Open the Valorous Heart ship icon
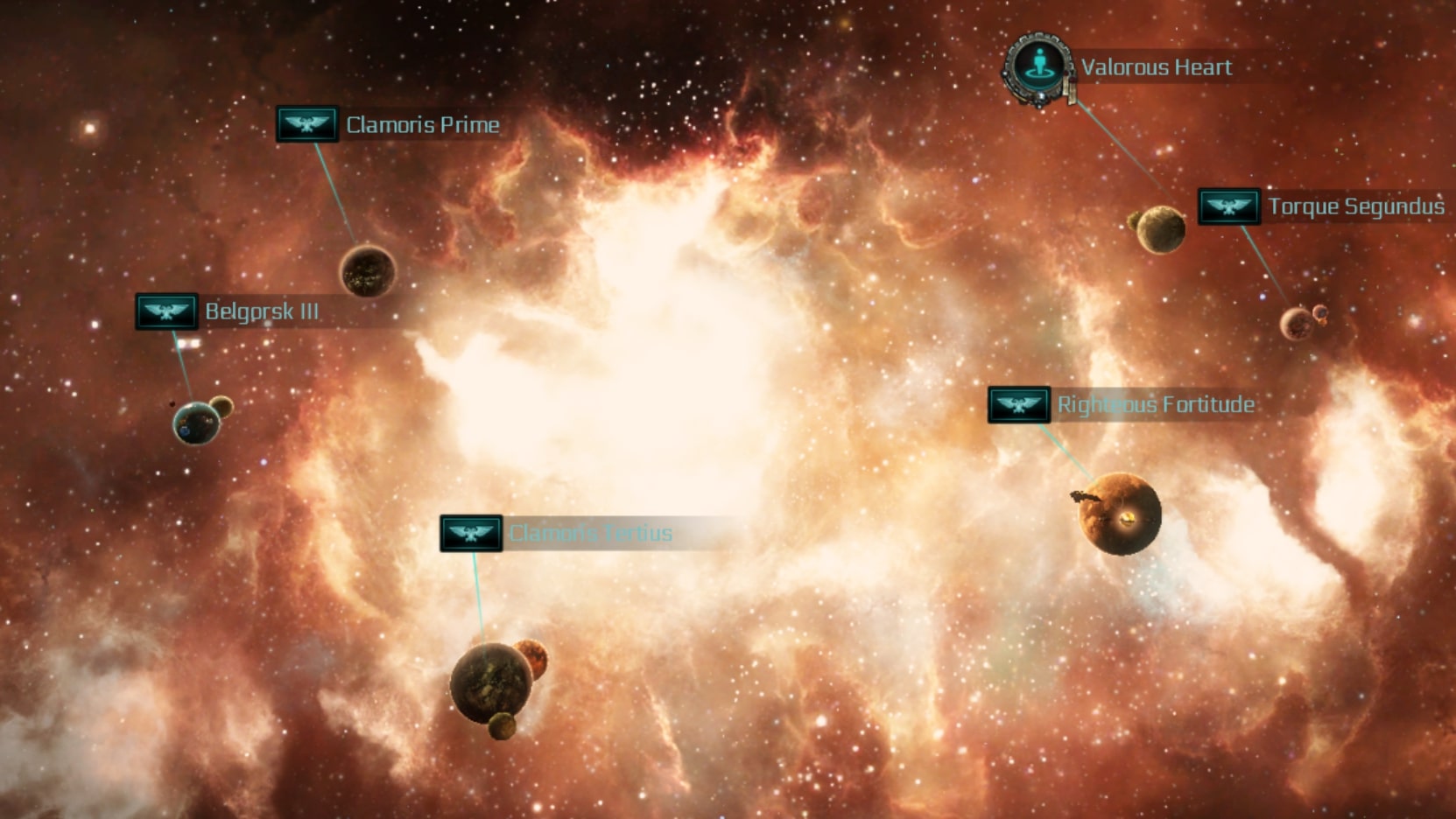This screenshot has width=1456, height=819. 1039,67
